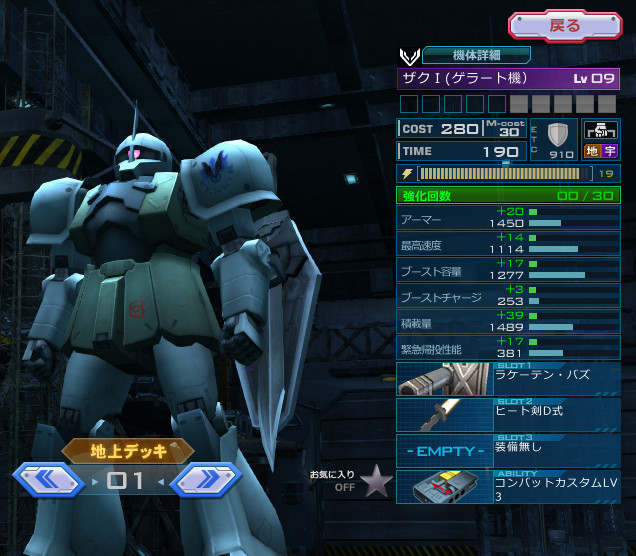Open the コンバットカスタム ability slot
The height and width of the screenshot is (556, 636).
click(508, 486)
